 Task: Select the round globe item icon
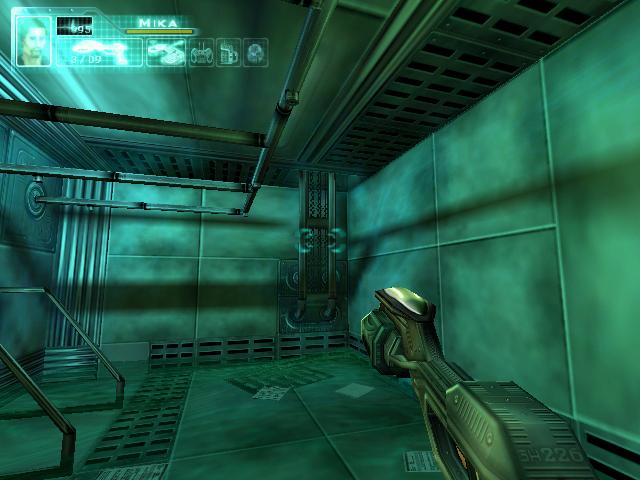[256, 51]
